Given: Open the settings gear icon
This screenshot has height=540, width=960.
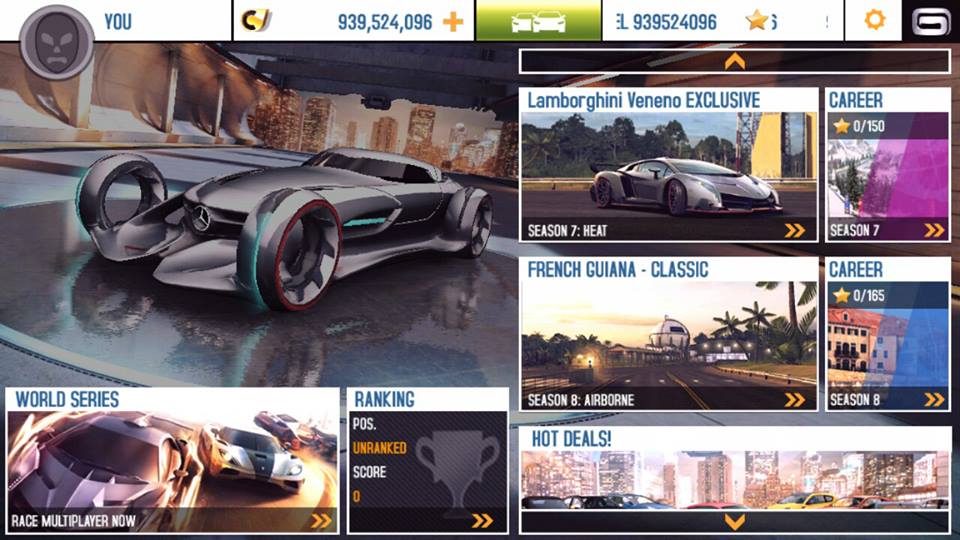Looking at the screenshot, I should pyautogui.click(x=874, y=20).
